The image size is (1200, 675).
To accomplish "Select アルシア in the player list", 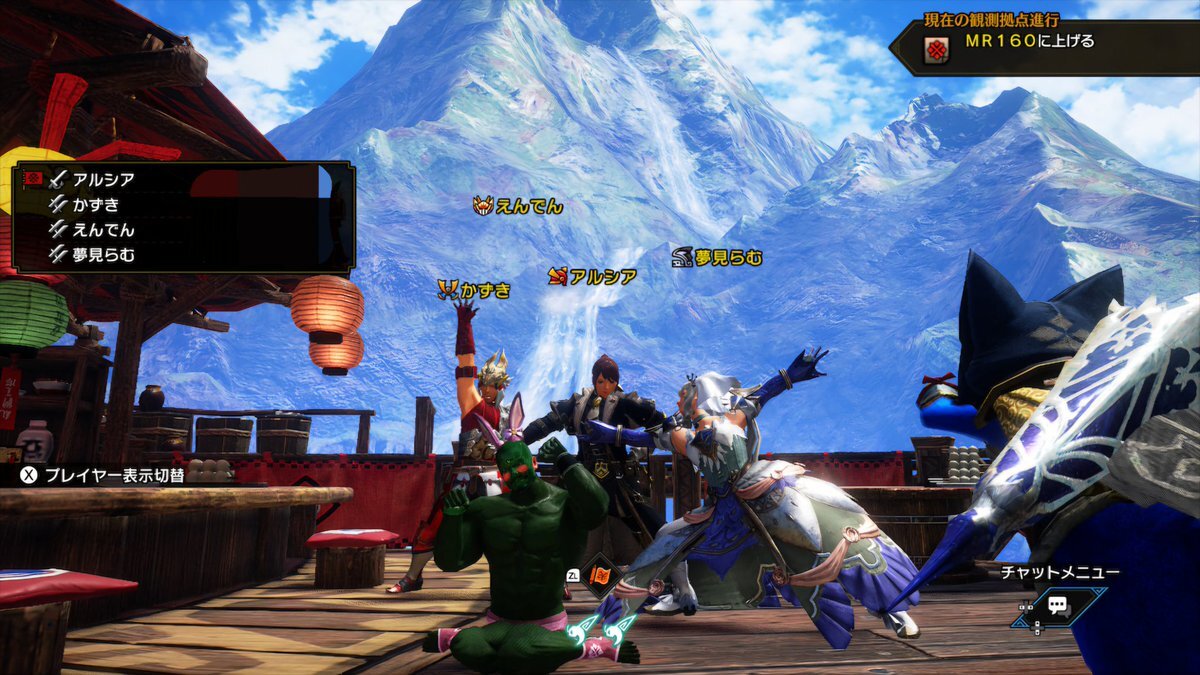I will pos(103,180).
